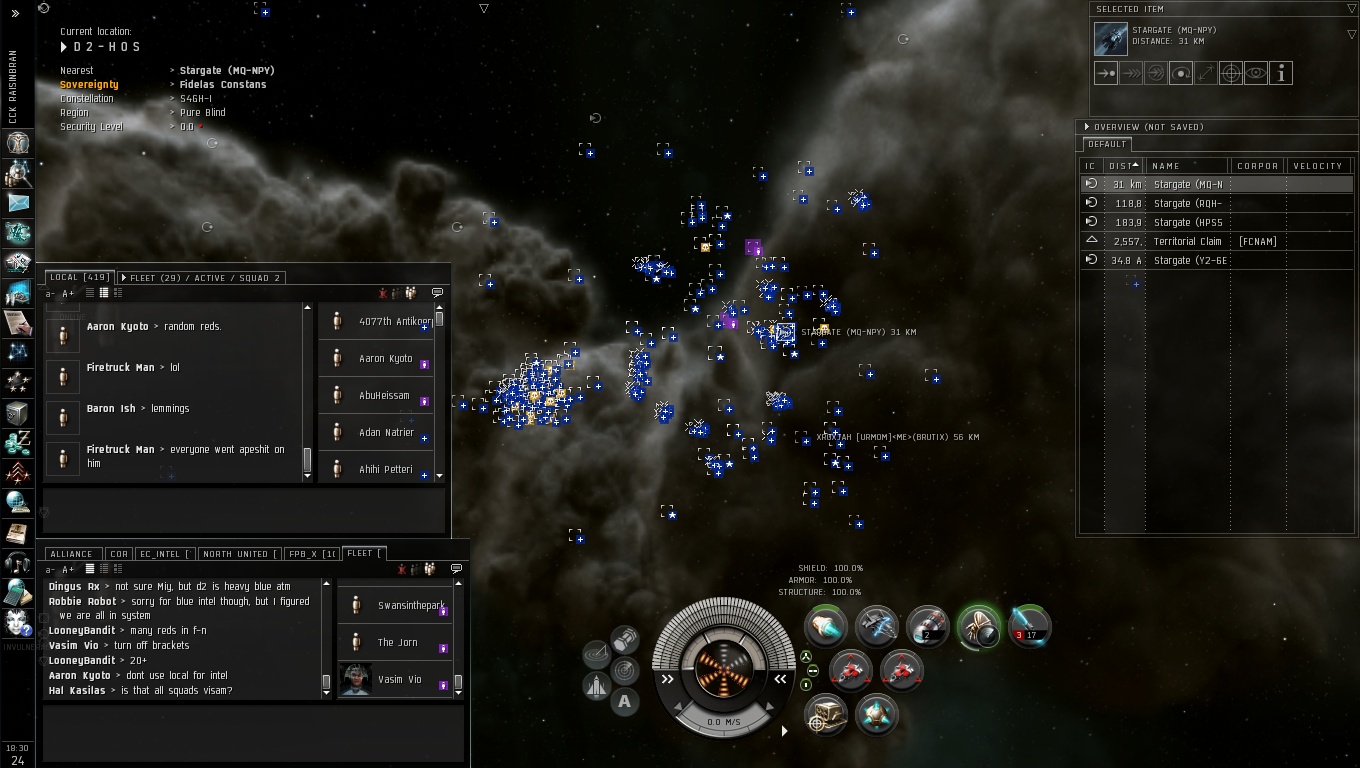
Task: Expand the Overview settings arrow
Action: [1087, 127]
